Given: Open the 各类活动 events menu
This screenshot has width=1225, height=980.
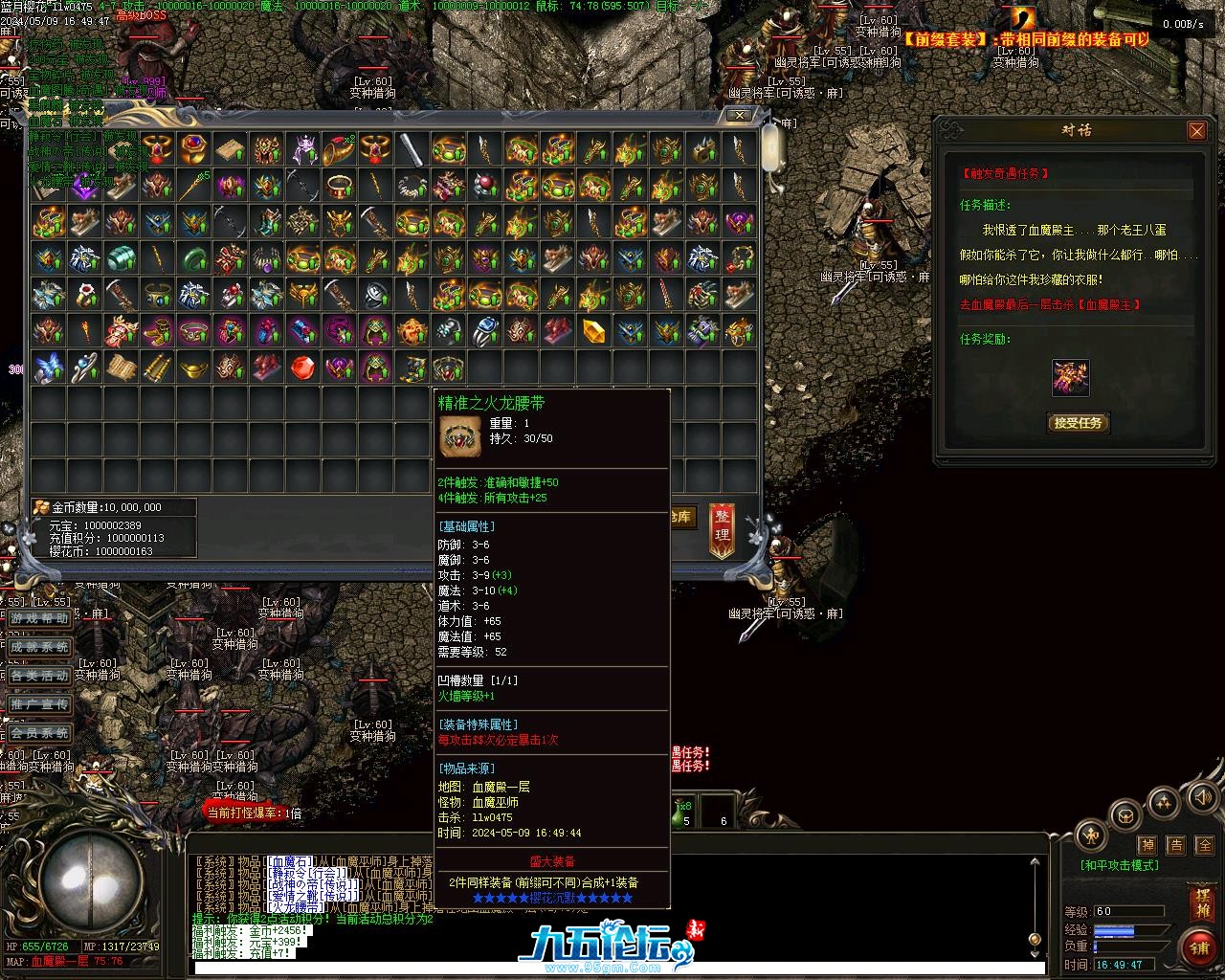Looking at the screenshot, I should tap(40, 676).
